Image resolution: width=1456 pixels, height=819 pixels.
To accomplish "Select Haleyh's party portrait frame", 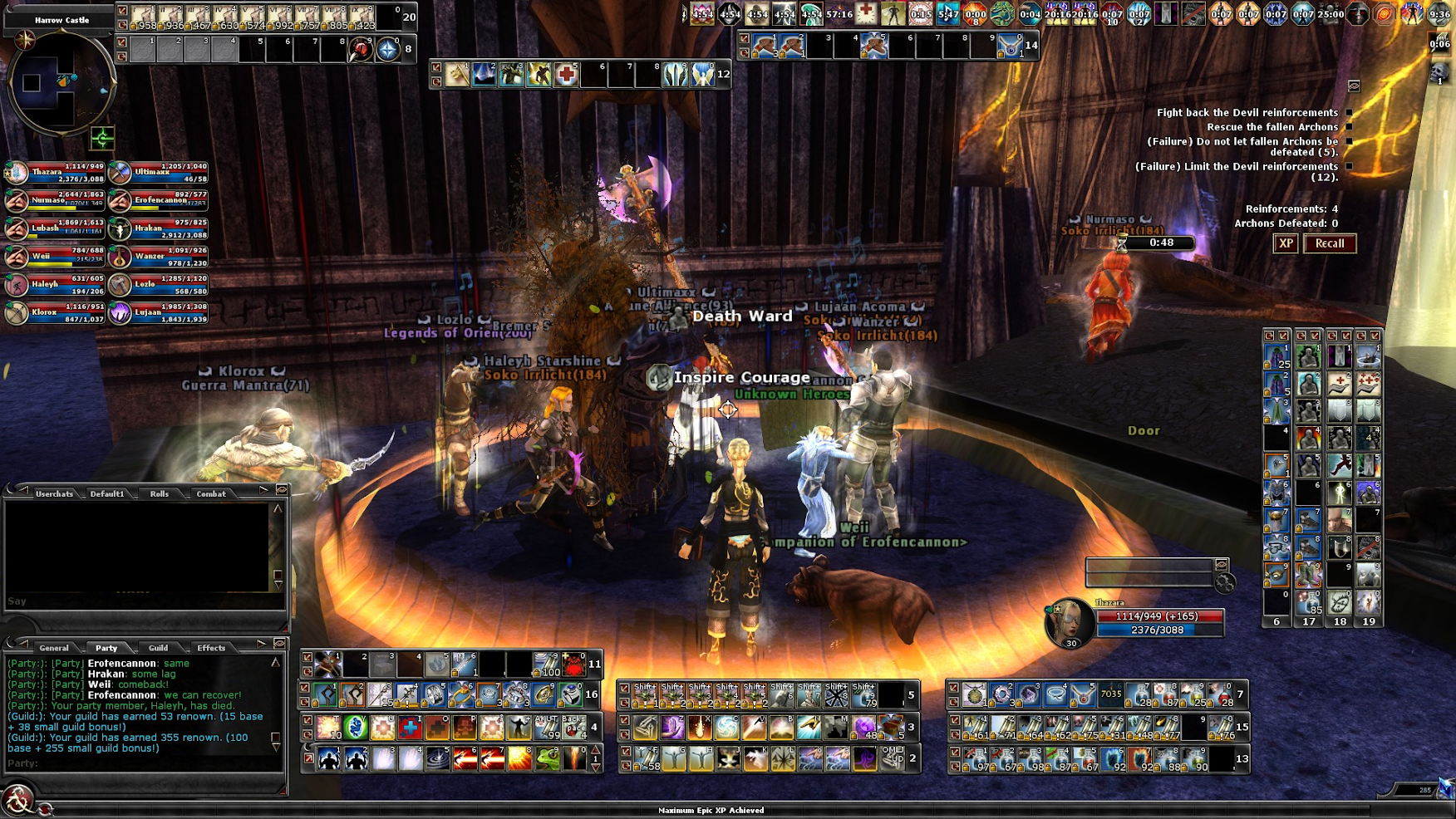I will [55, 285].
